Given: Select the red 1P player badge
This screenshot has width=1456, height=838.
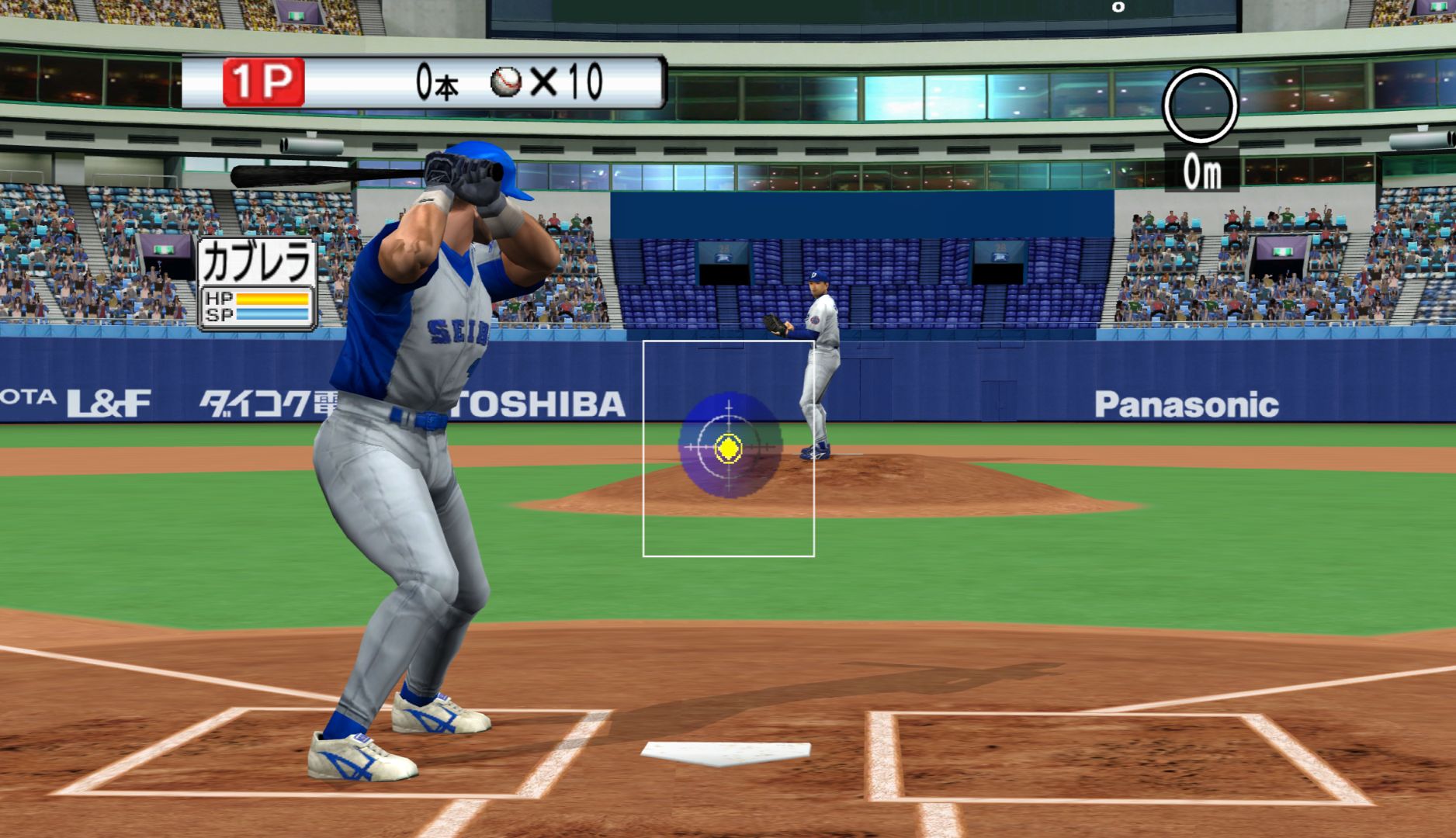Looking at the screenshot, I should coord(263,82).
